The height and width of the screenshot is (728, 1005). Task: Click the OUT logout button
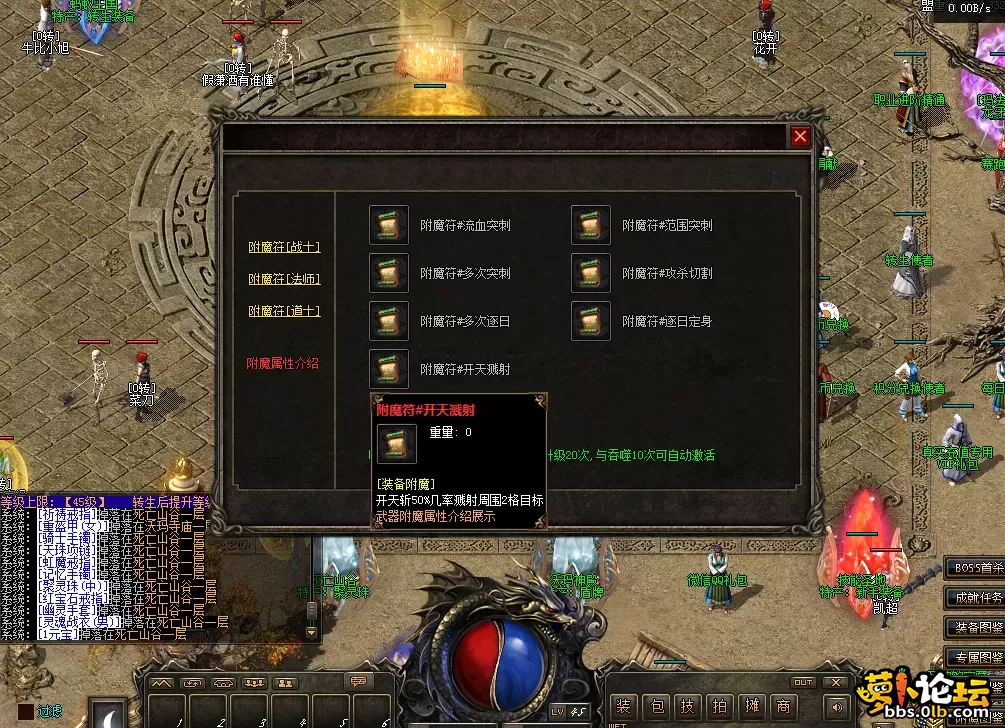(803, 683)
